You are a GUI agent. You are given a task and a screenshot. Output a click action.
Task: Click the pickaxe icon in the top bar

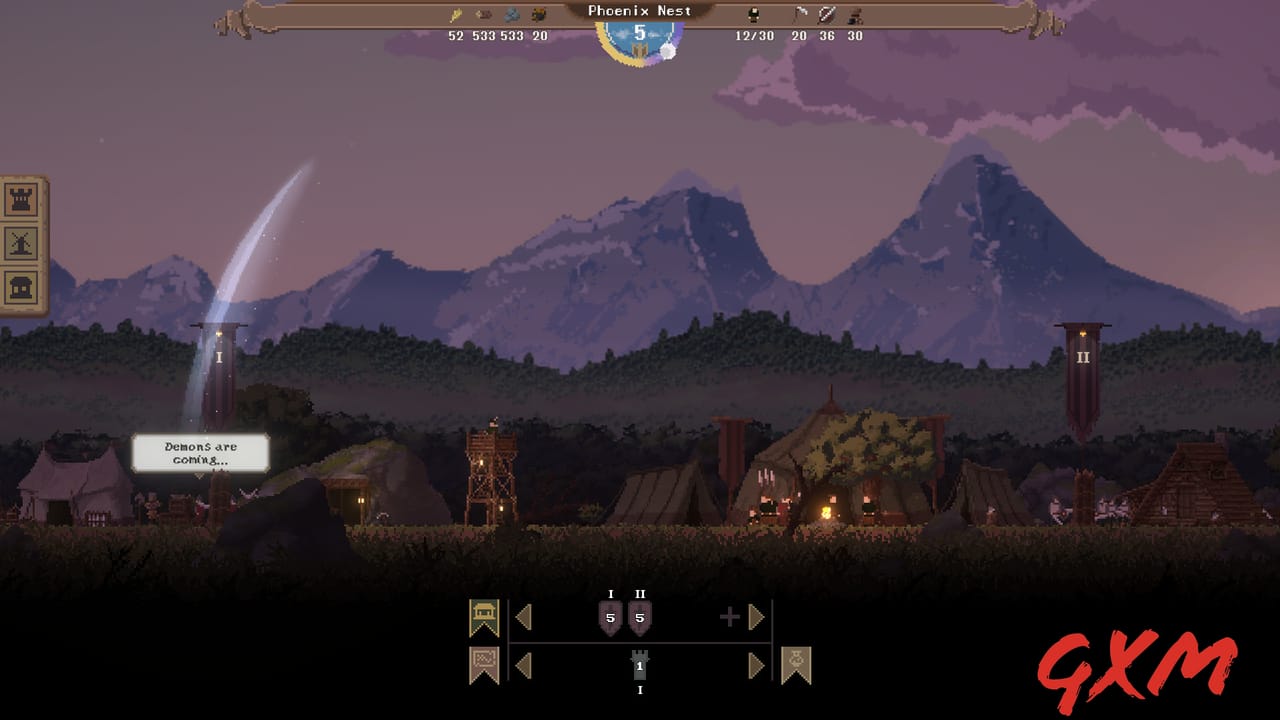(799, 13)
